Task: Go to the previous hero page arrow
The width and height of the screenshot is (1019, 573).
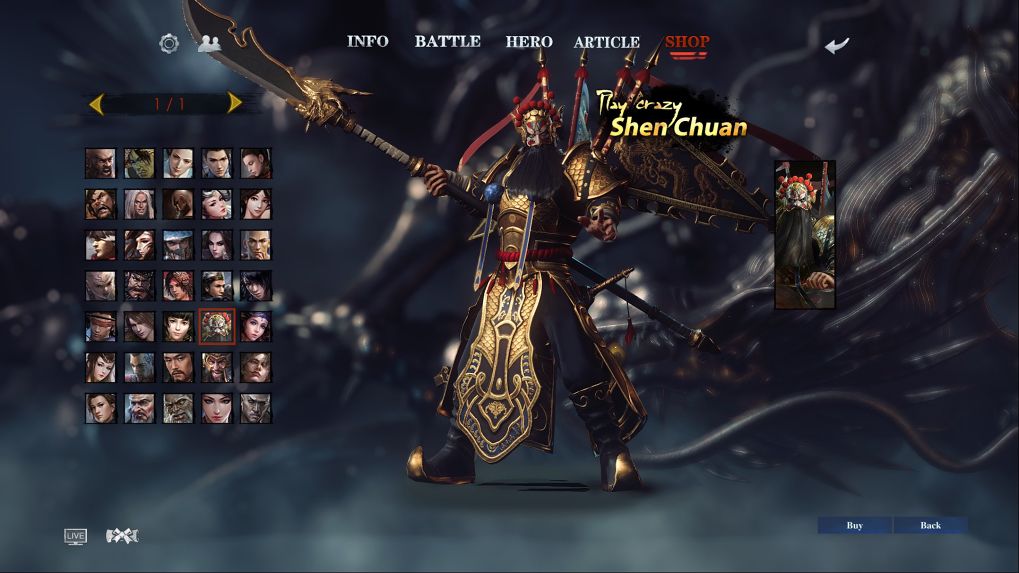Action: (x=97, y=103)
